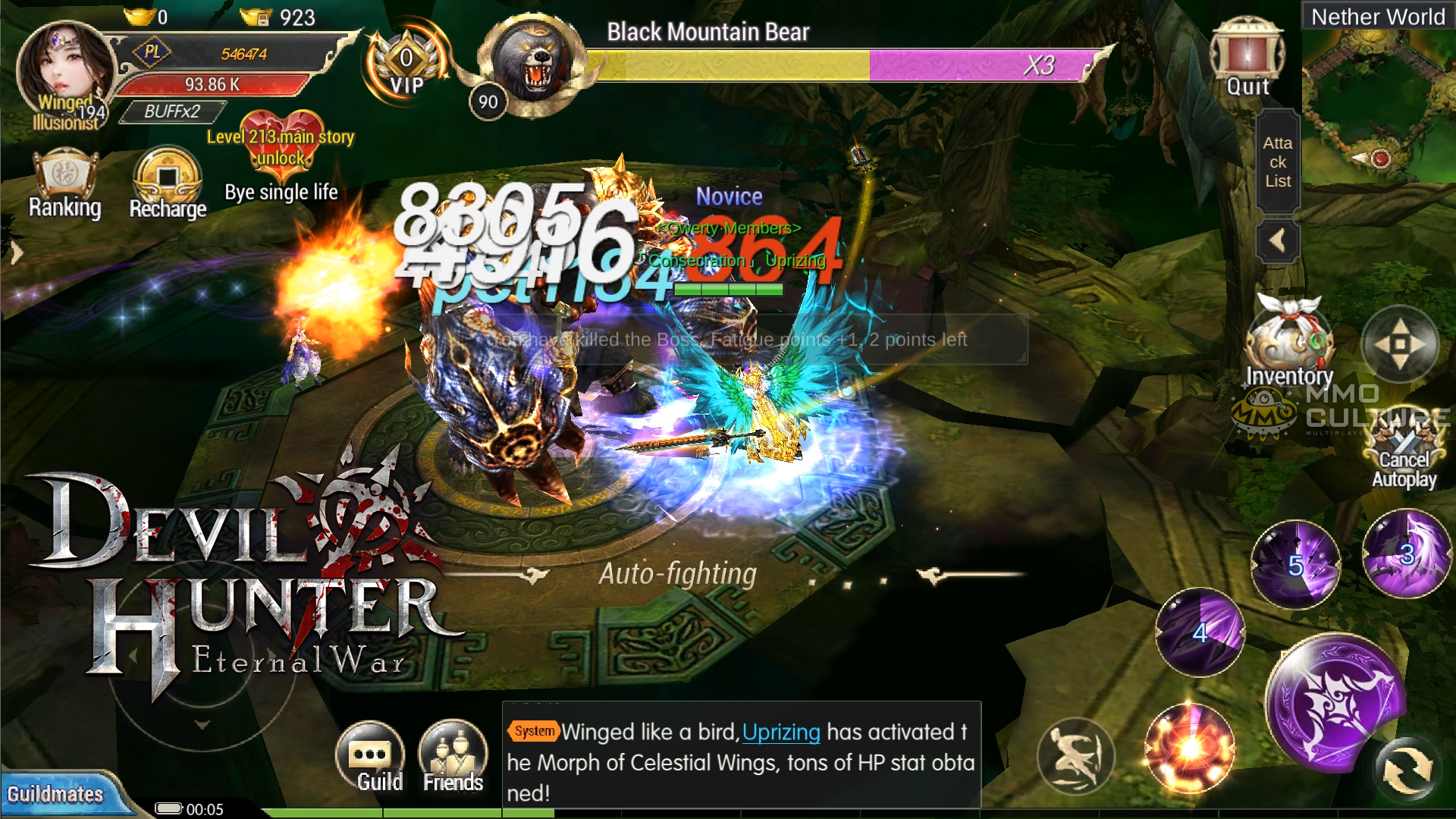Collapse the side panel with the left arrow
Screen dimensions: 1456x819
point(1278,242)
